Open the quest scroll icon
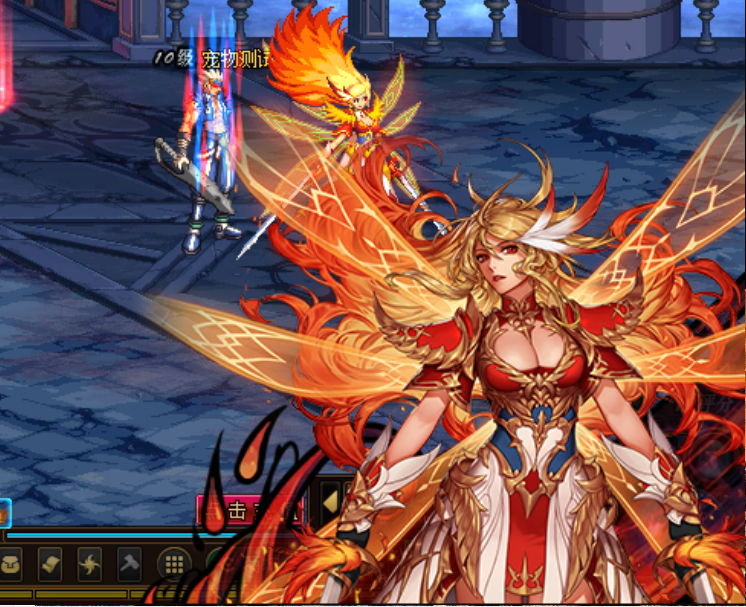The height and width of the screenshot is (607, 746). click(51, 565)
